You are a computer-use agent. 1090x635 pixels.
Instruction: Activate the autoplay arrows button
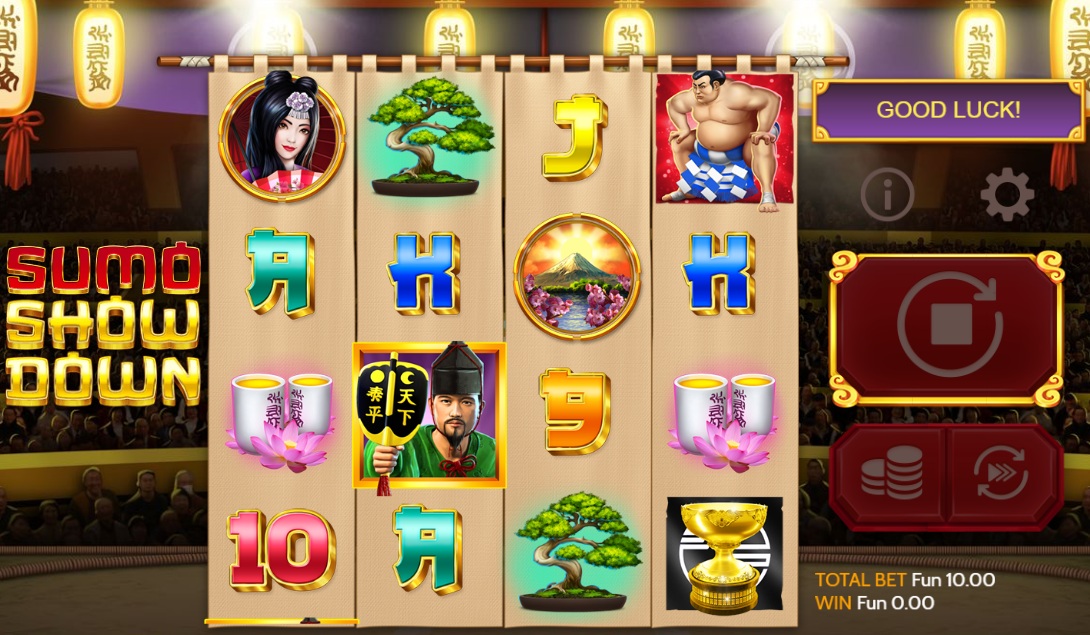tap(1002, 474)
